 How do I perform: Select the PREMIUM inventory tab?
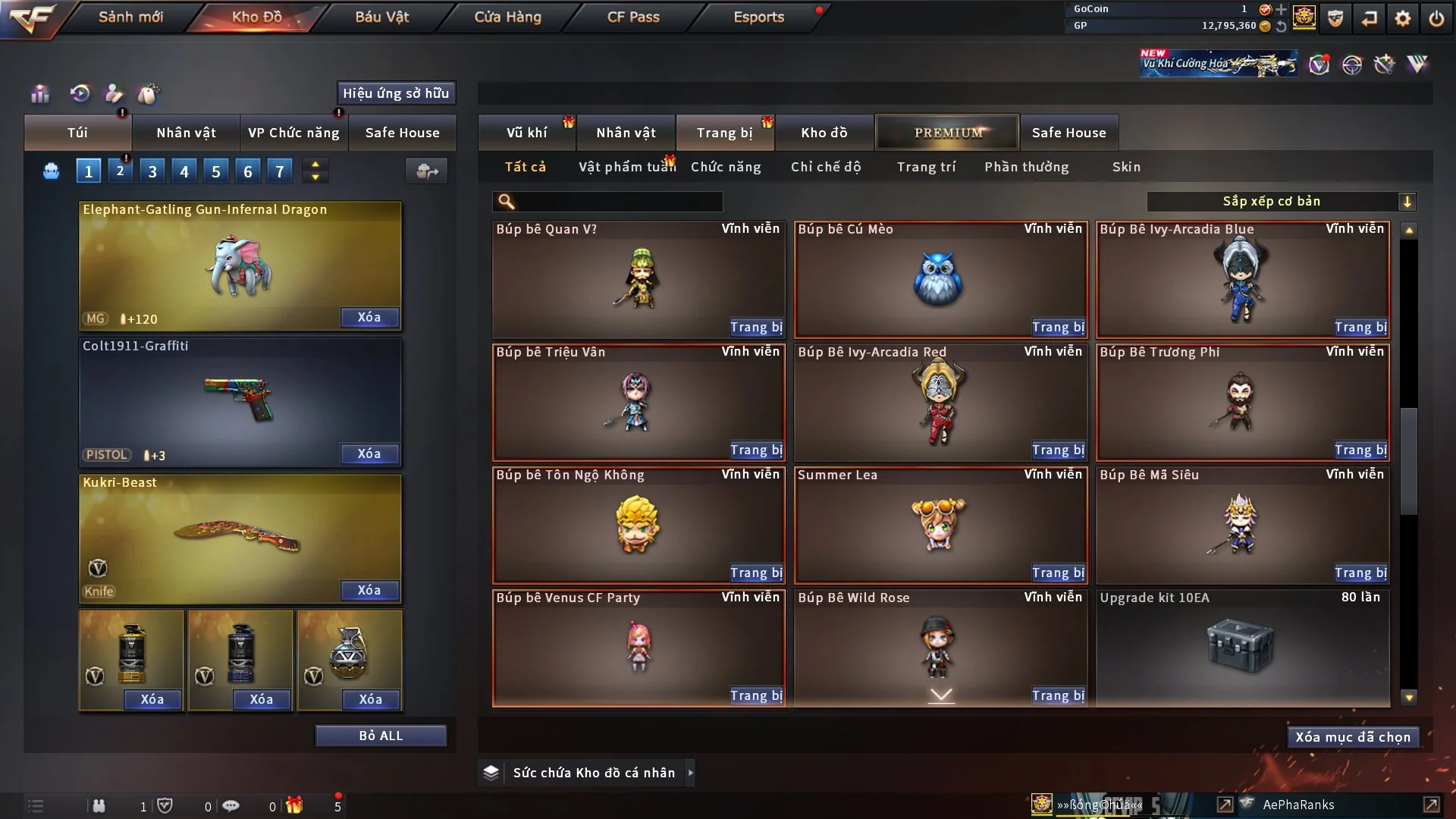947,133
